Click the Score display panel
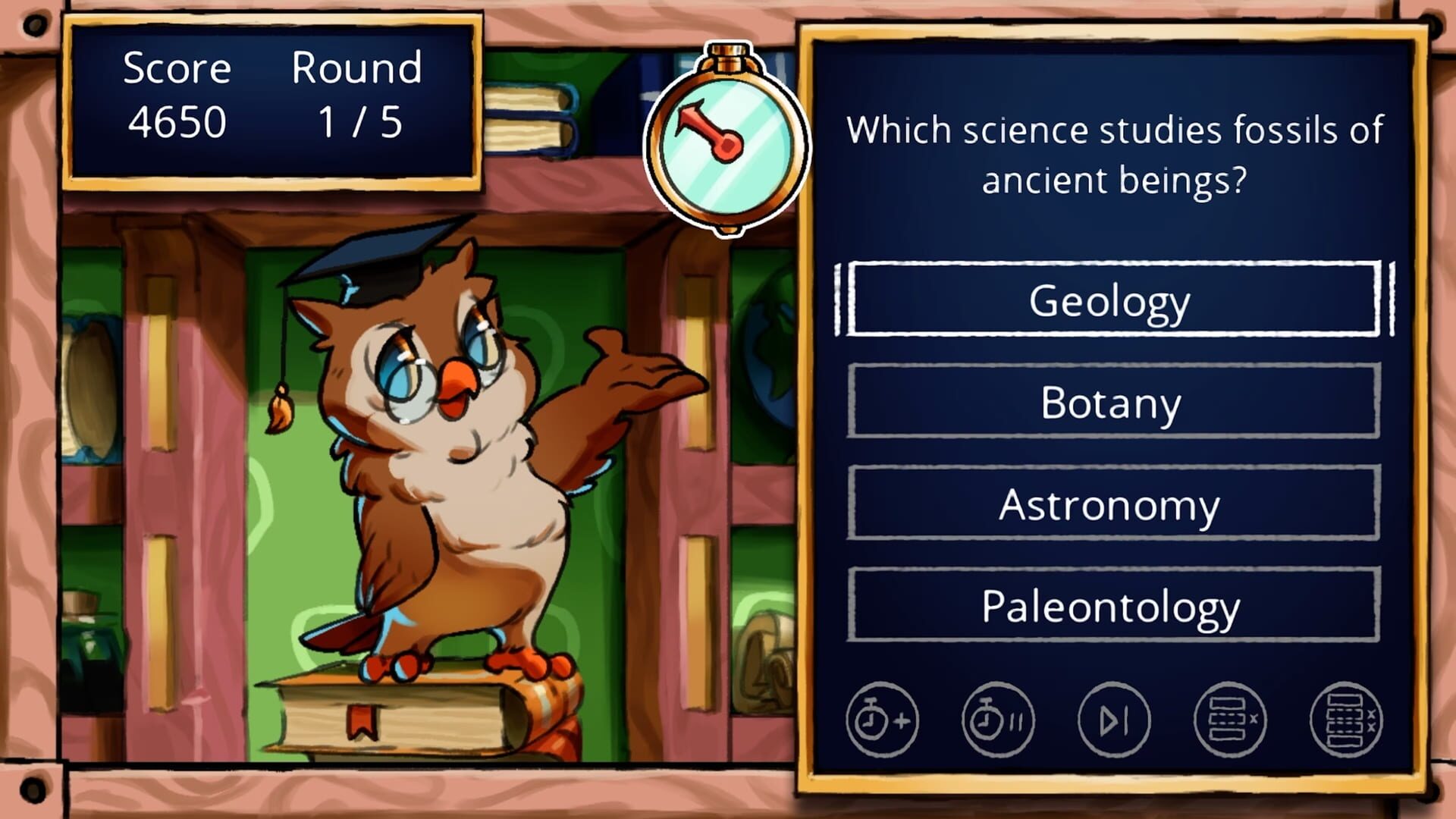Screen dimensions: 1456x819 tap(178, 95)
